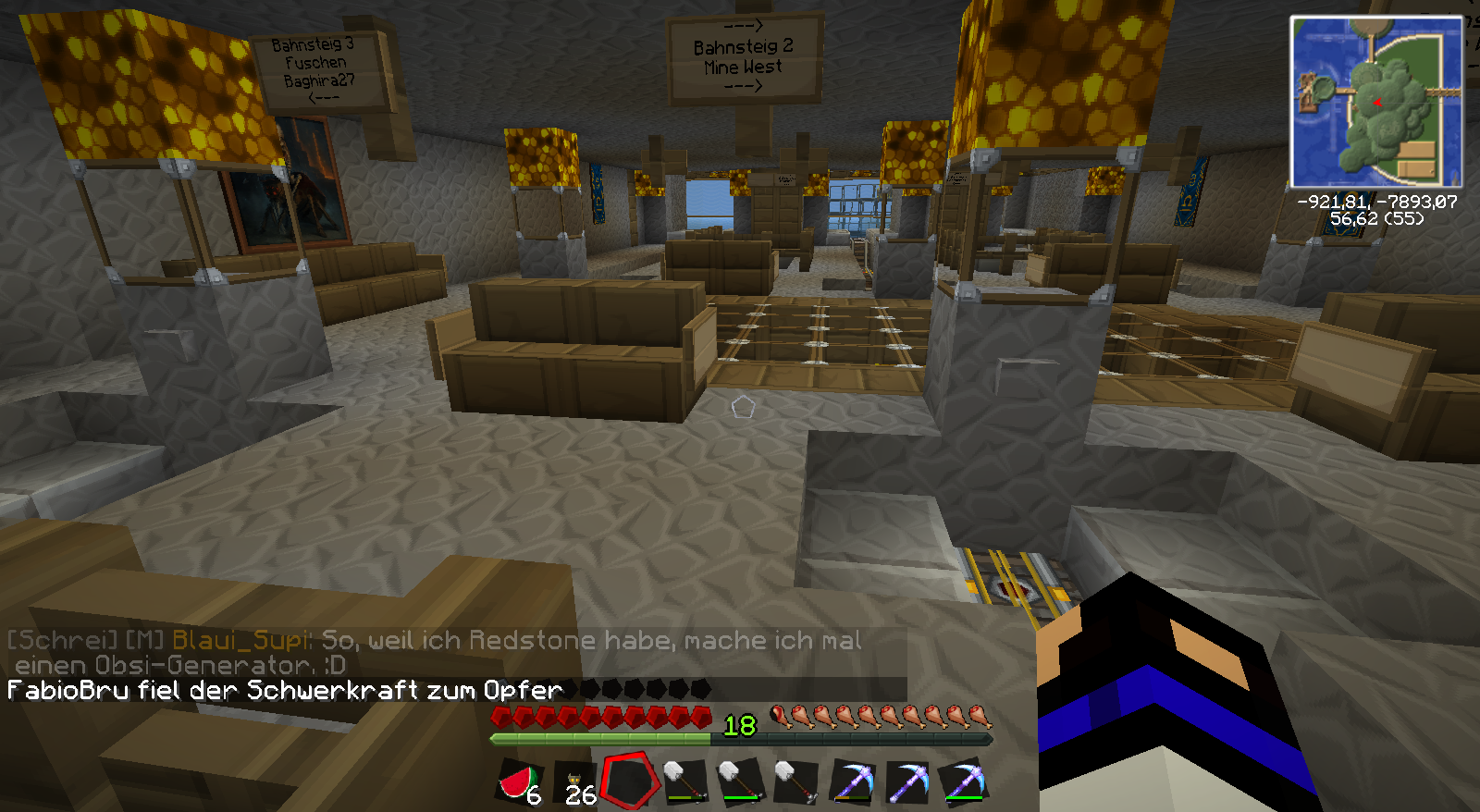Screen dimensions: 1480x812
Task: Click the FabioBru death message in chat
Action: point(285,690)
